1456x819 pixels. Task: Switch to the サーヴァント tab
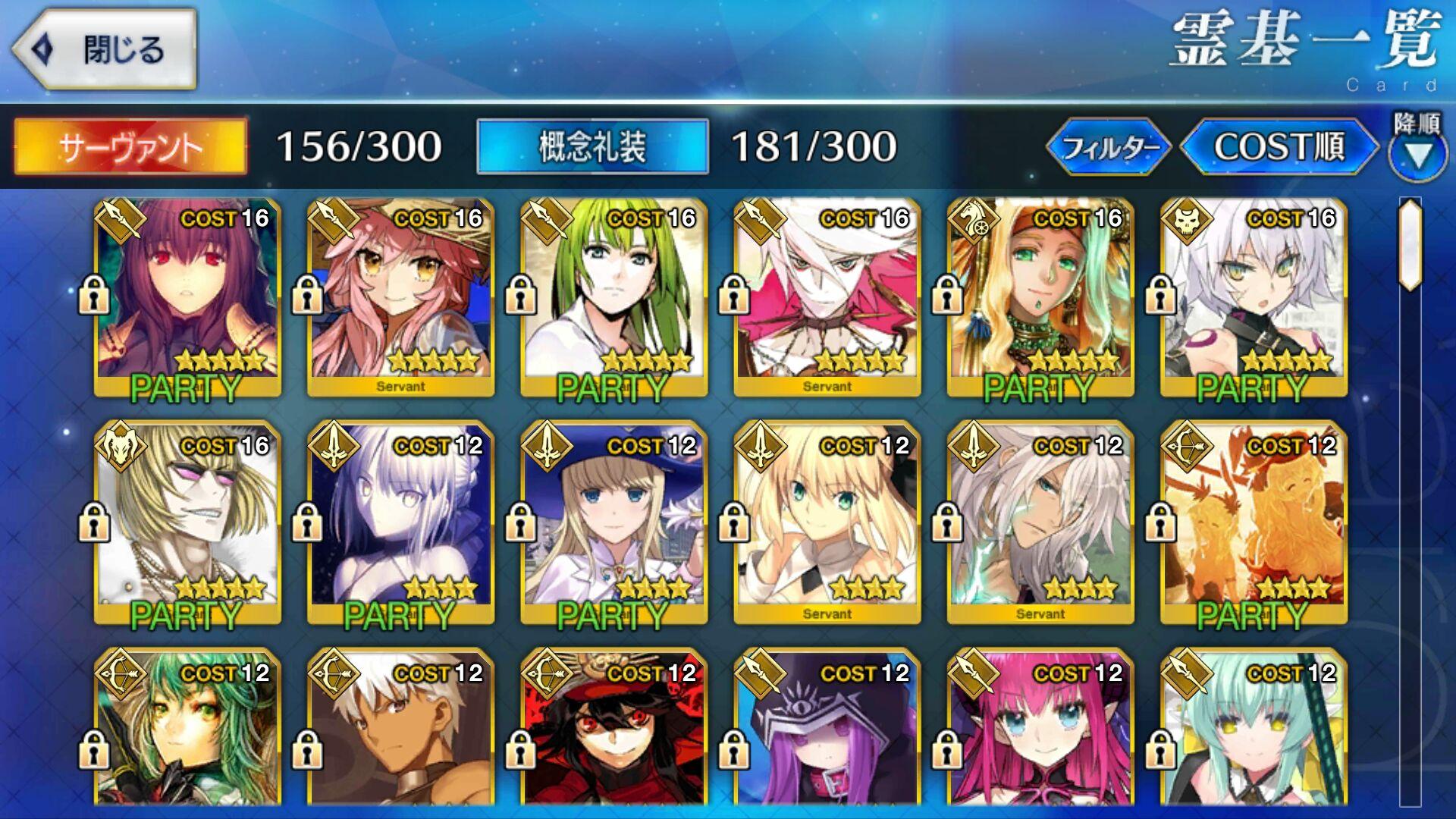130,146
